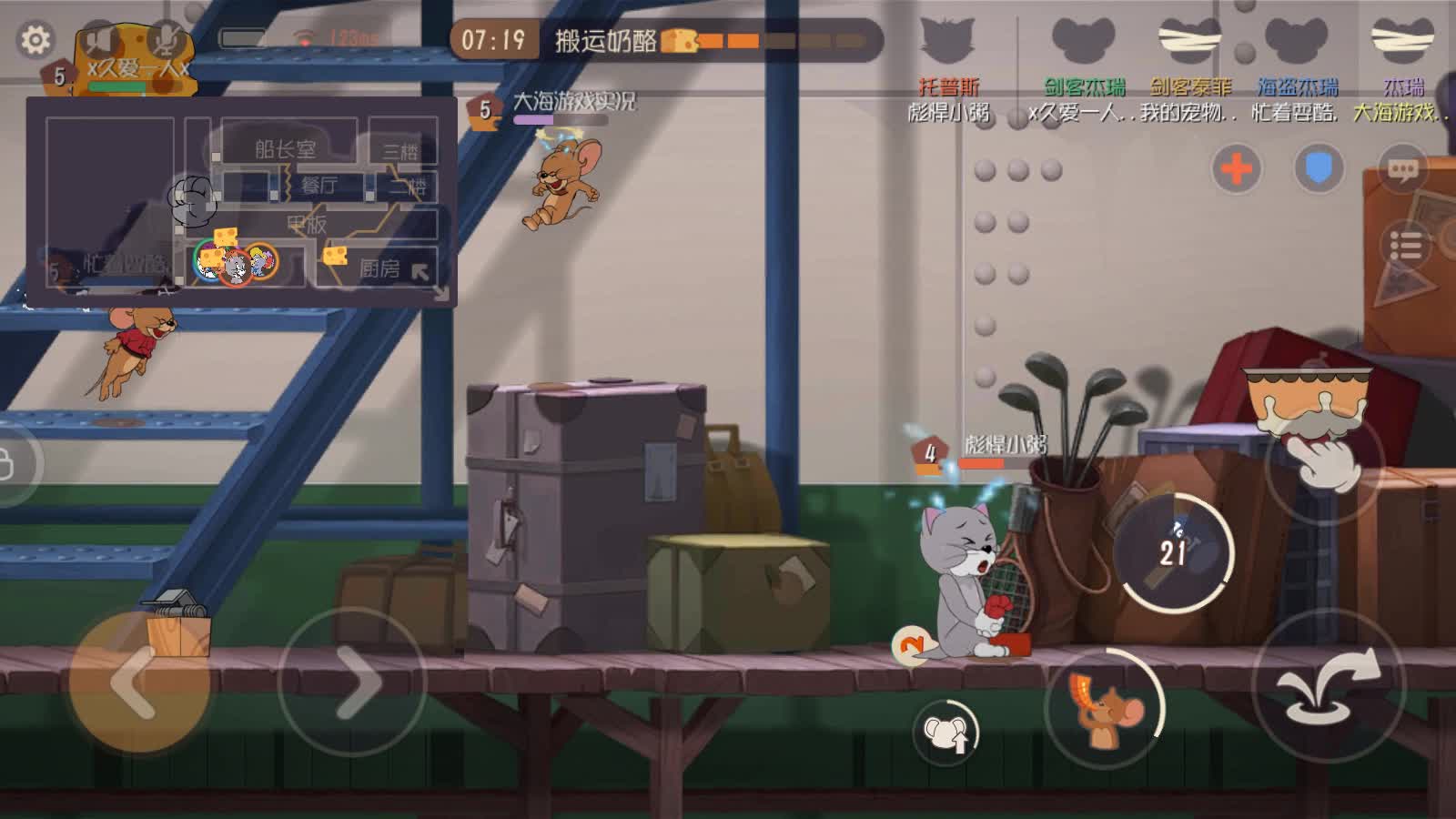
Task: Open the game settings gear
Action: click(35, 38)
